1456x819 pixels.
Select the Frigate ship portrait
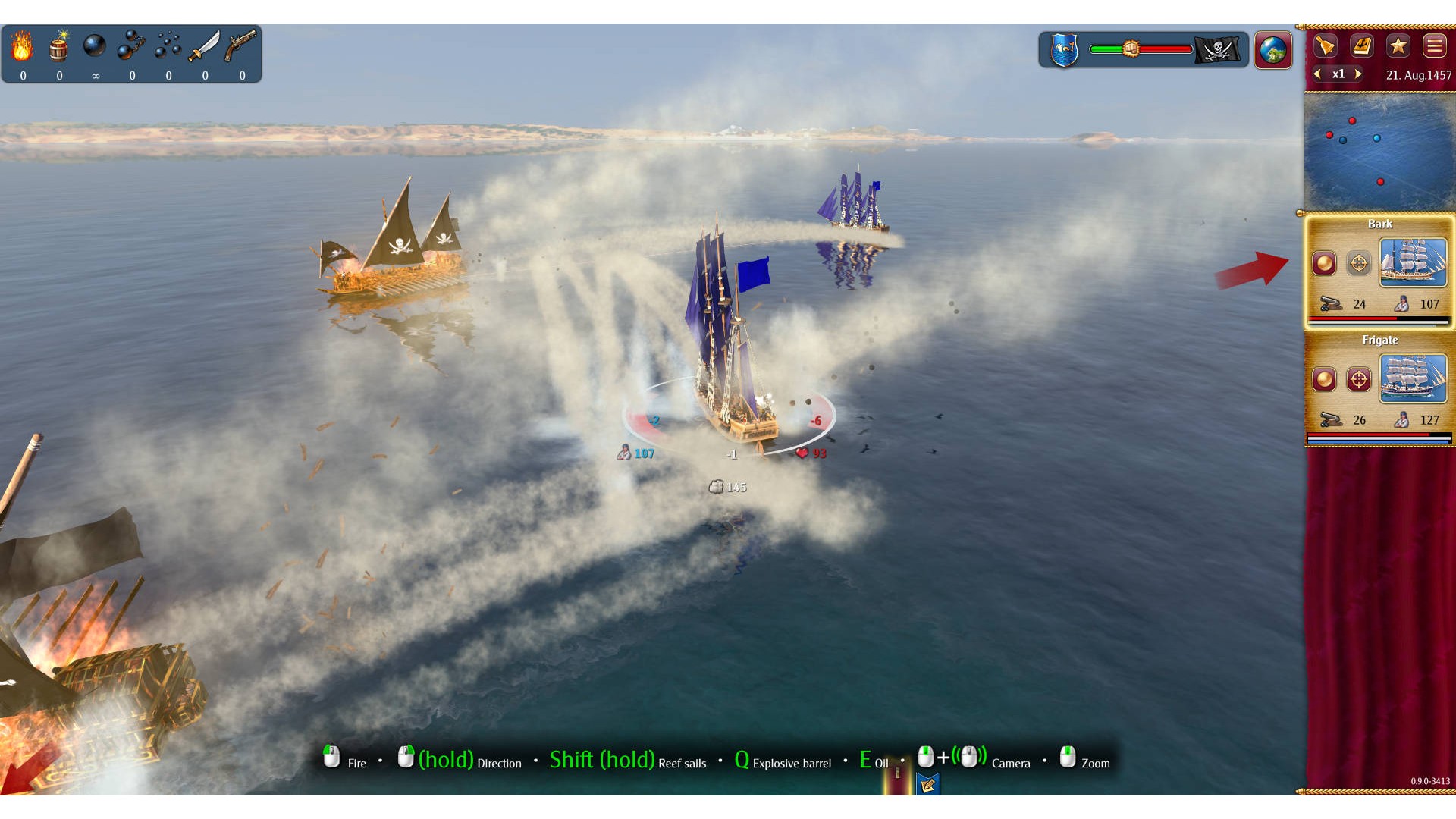1413,378
